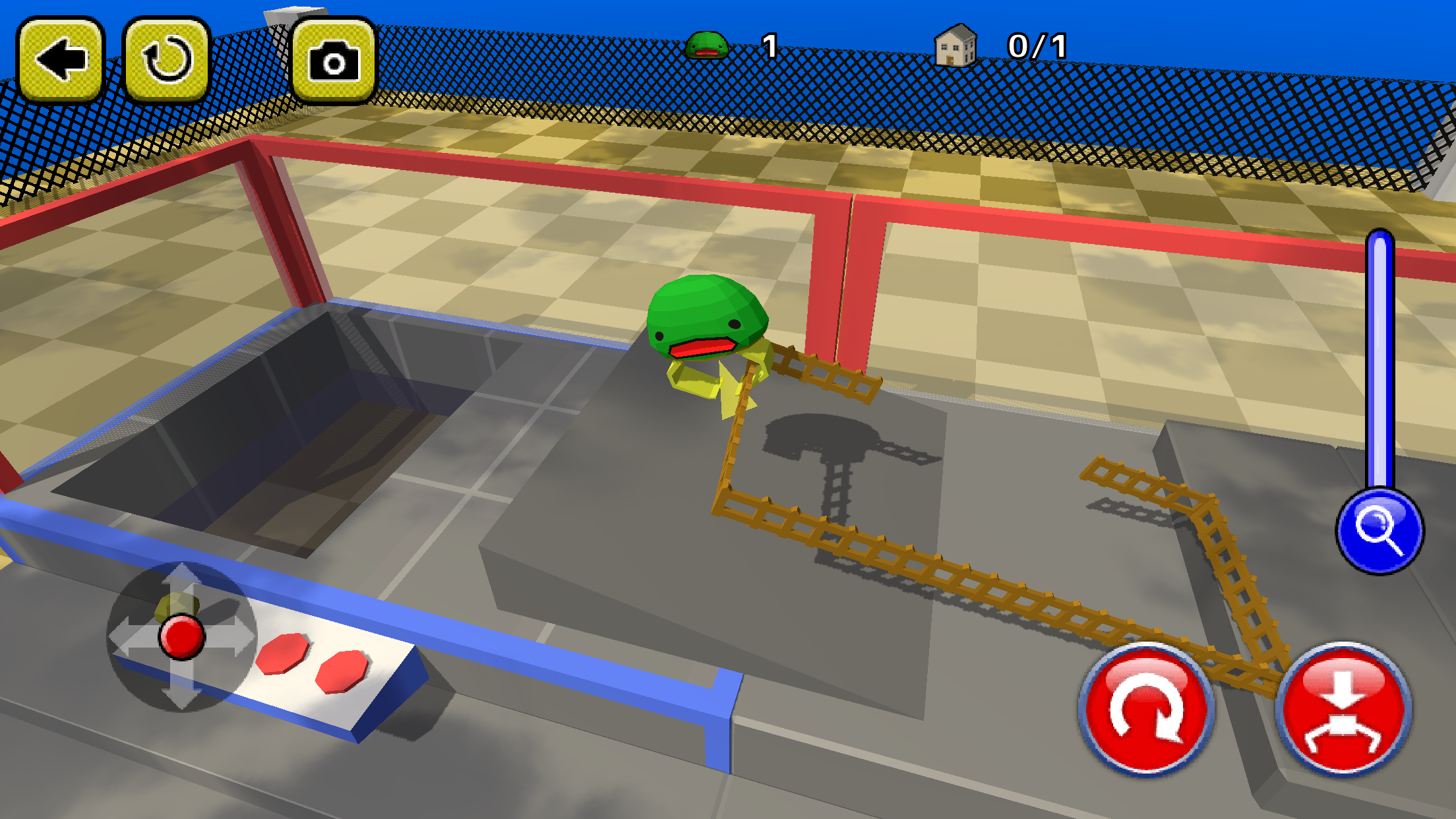Tap the red joystick knob
Image resolution: width=1456 pixels, height=819 pixels.
(x=181, y=635)
